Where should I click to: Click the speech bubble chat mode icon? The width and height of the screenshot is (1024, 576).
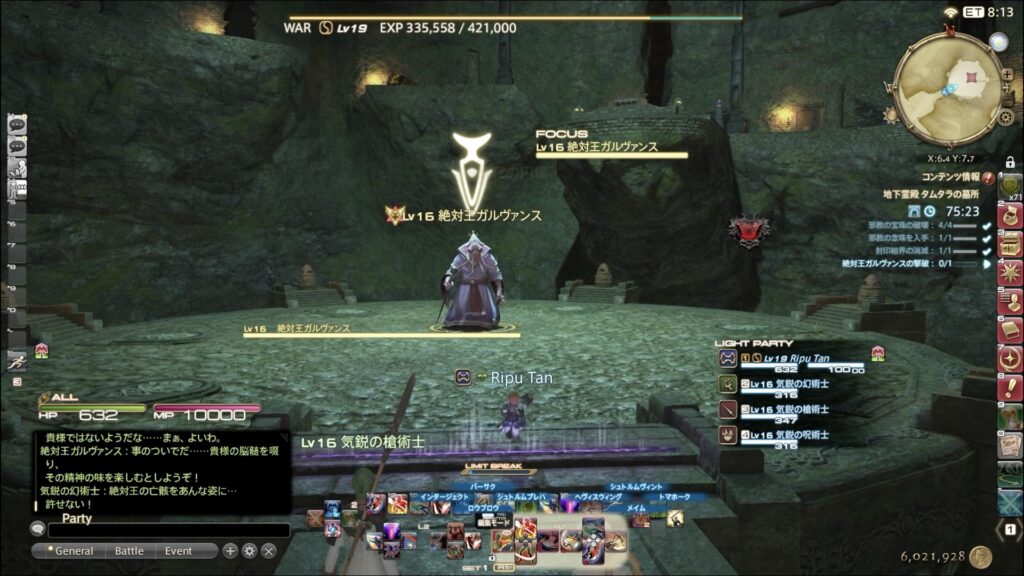38,529
